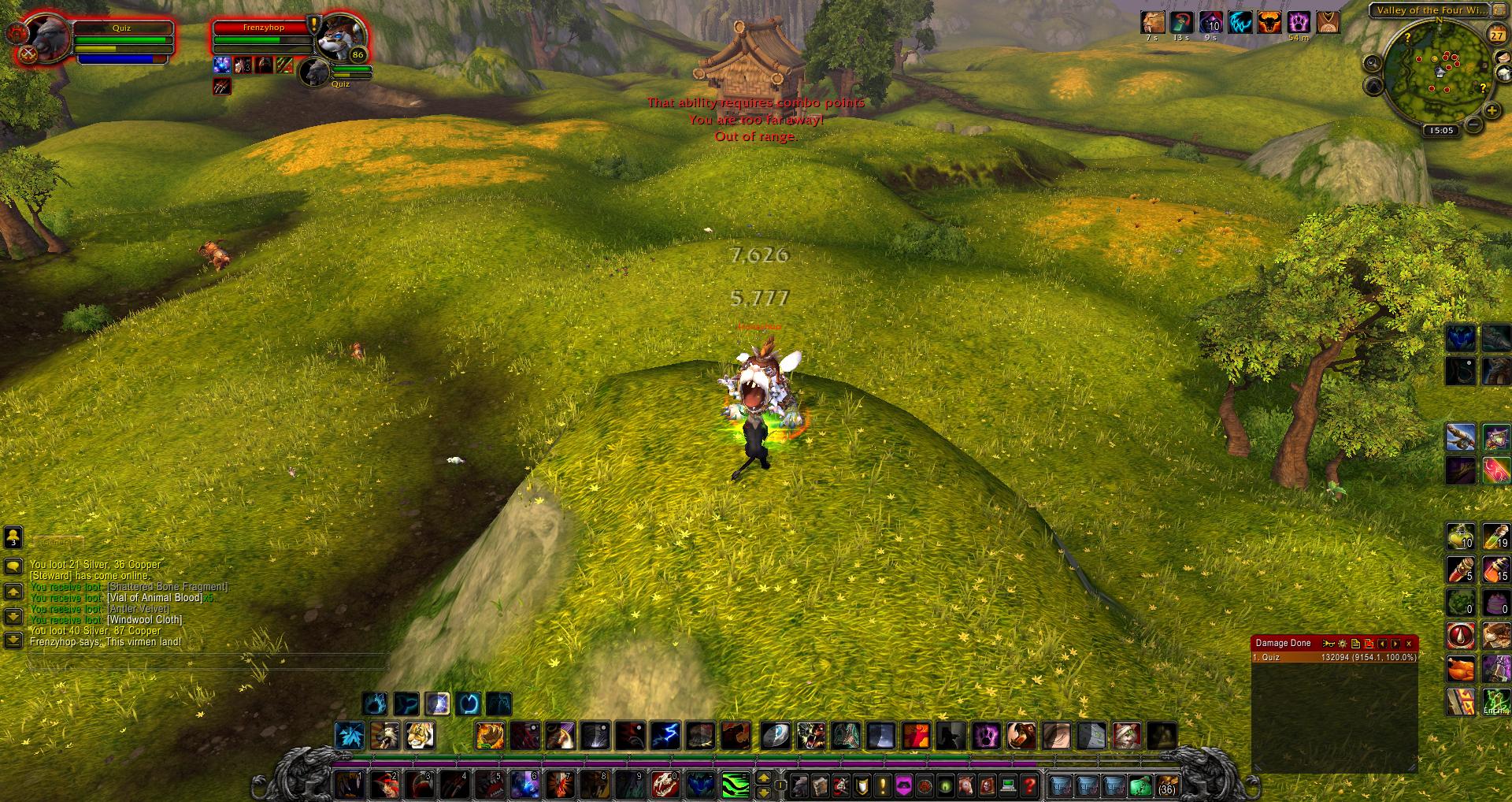Image resolution: width=1512 pixels, height=802 pixels.
Task: Page the main action bar up
Action: 763,778
